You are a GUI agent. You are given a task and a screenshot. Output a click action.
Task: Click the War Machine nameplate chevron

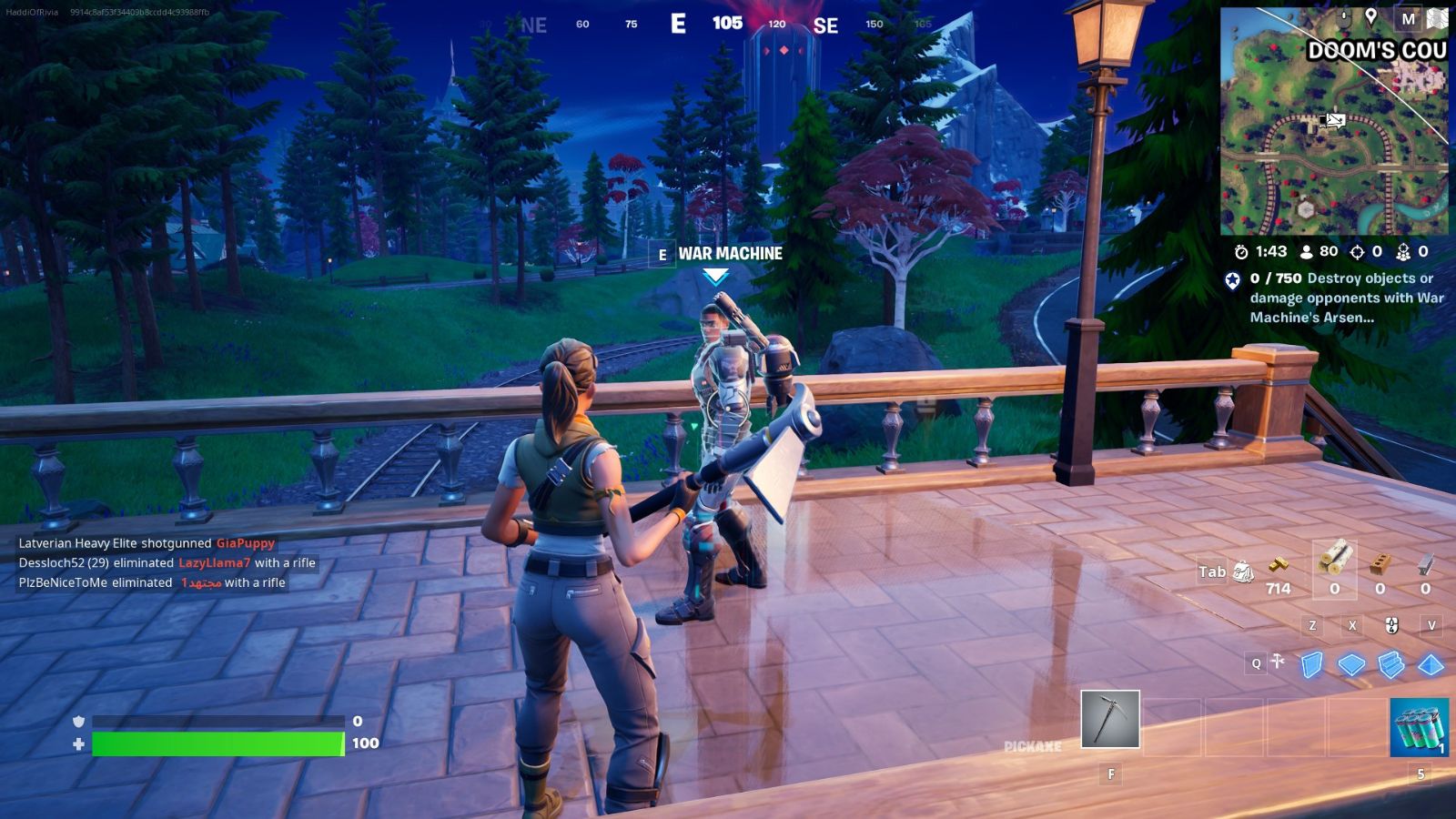[715, 273]
